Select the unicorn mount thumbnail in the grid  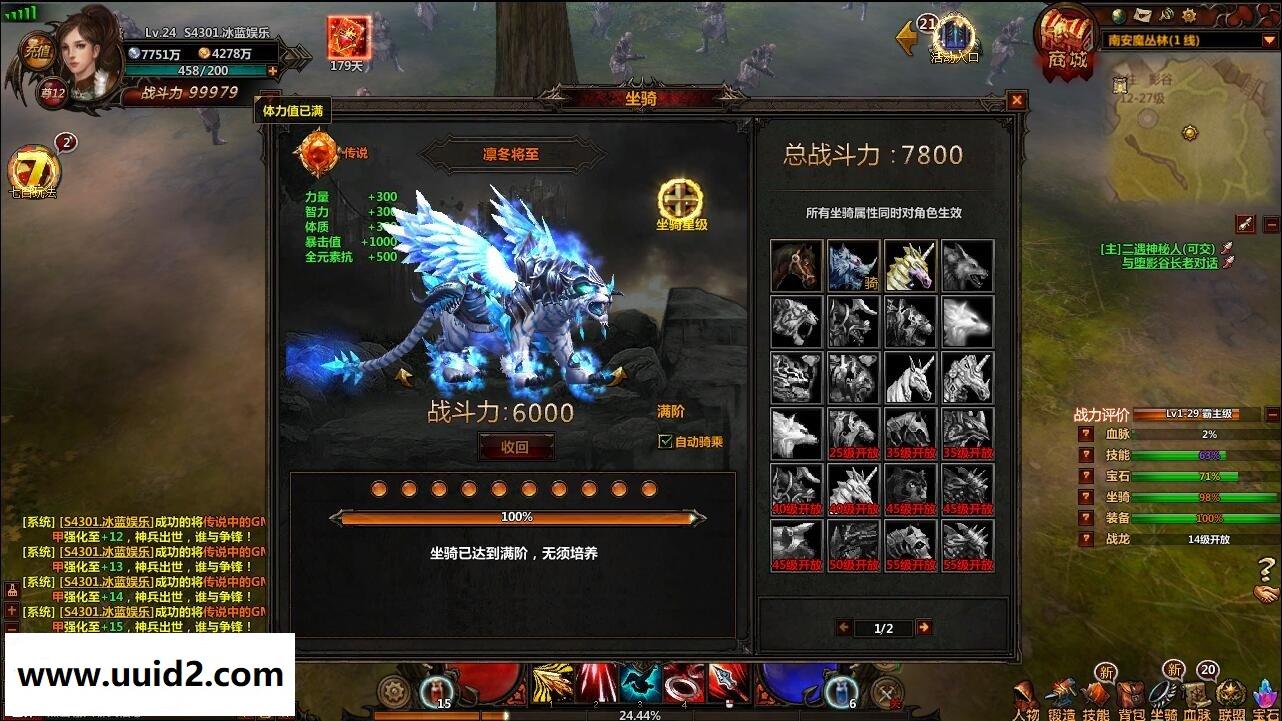pos(910,265)
